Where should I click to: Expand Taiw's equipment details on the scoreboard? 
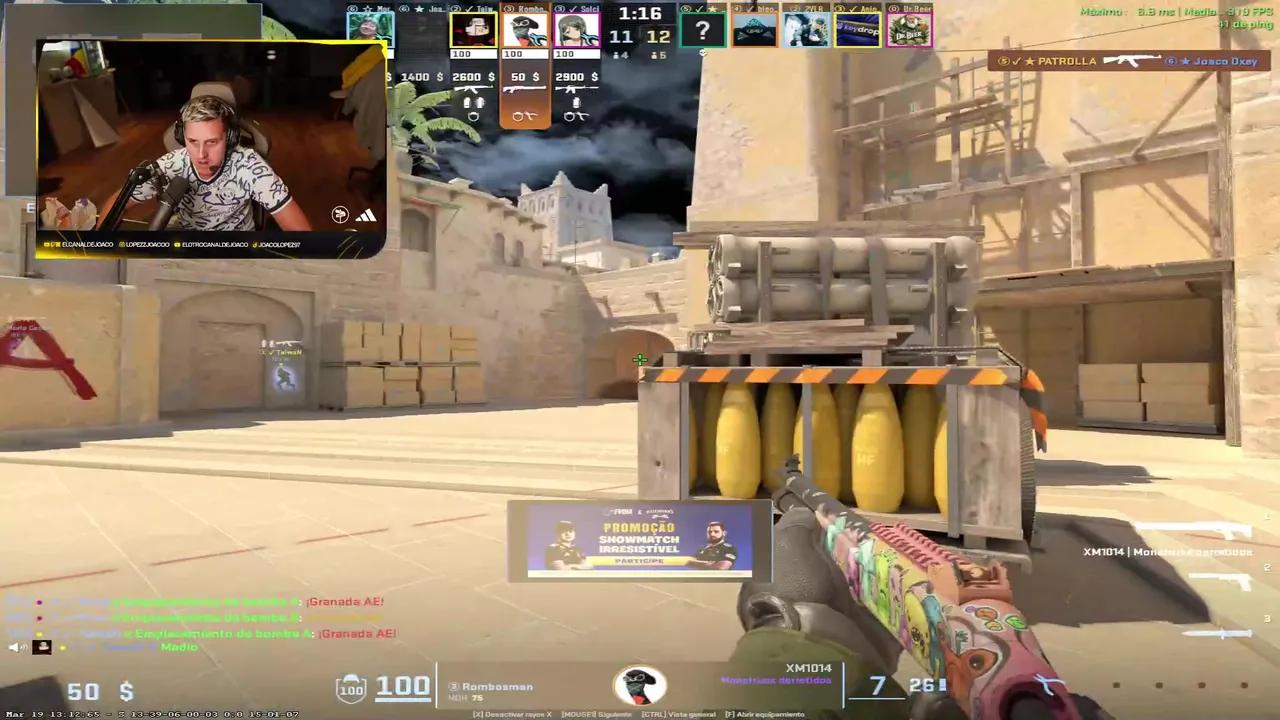473,100
